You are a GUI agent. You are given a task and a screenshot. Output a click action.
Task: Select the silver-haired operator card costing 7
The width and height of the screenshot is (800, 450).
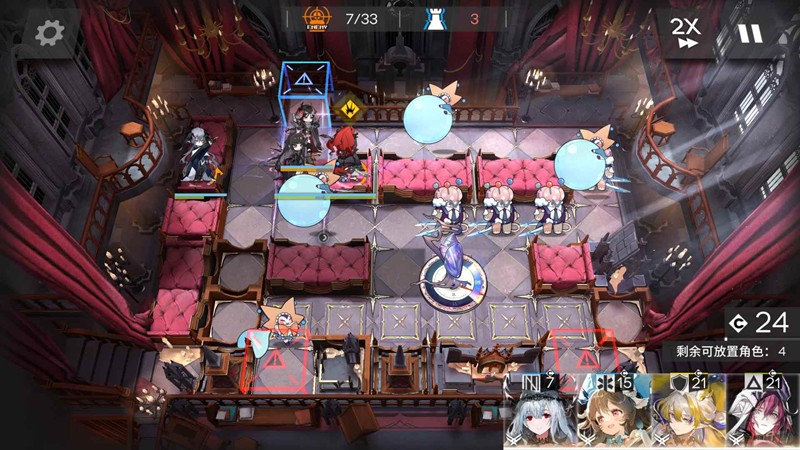541,412
